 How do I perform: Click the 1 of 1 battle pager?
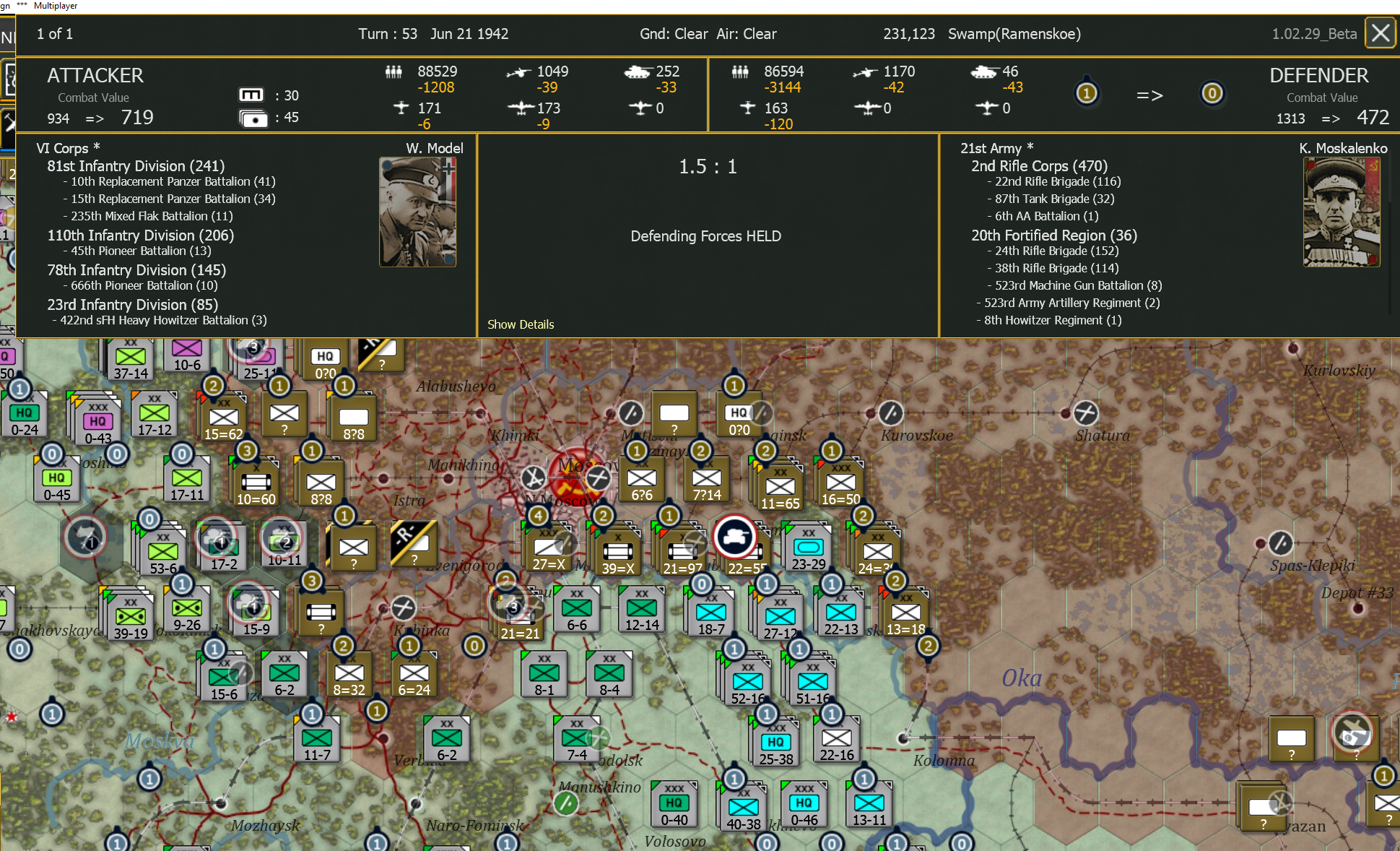tap(54, 33)
